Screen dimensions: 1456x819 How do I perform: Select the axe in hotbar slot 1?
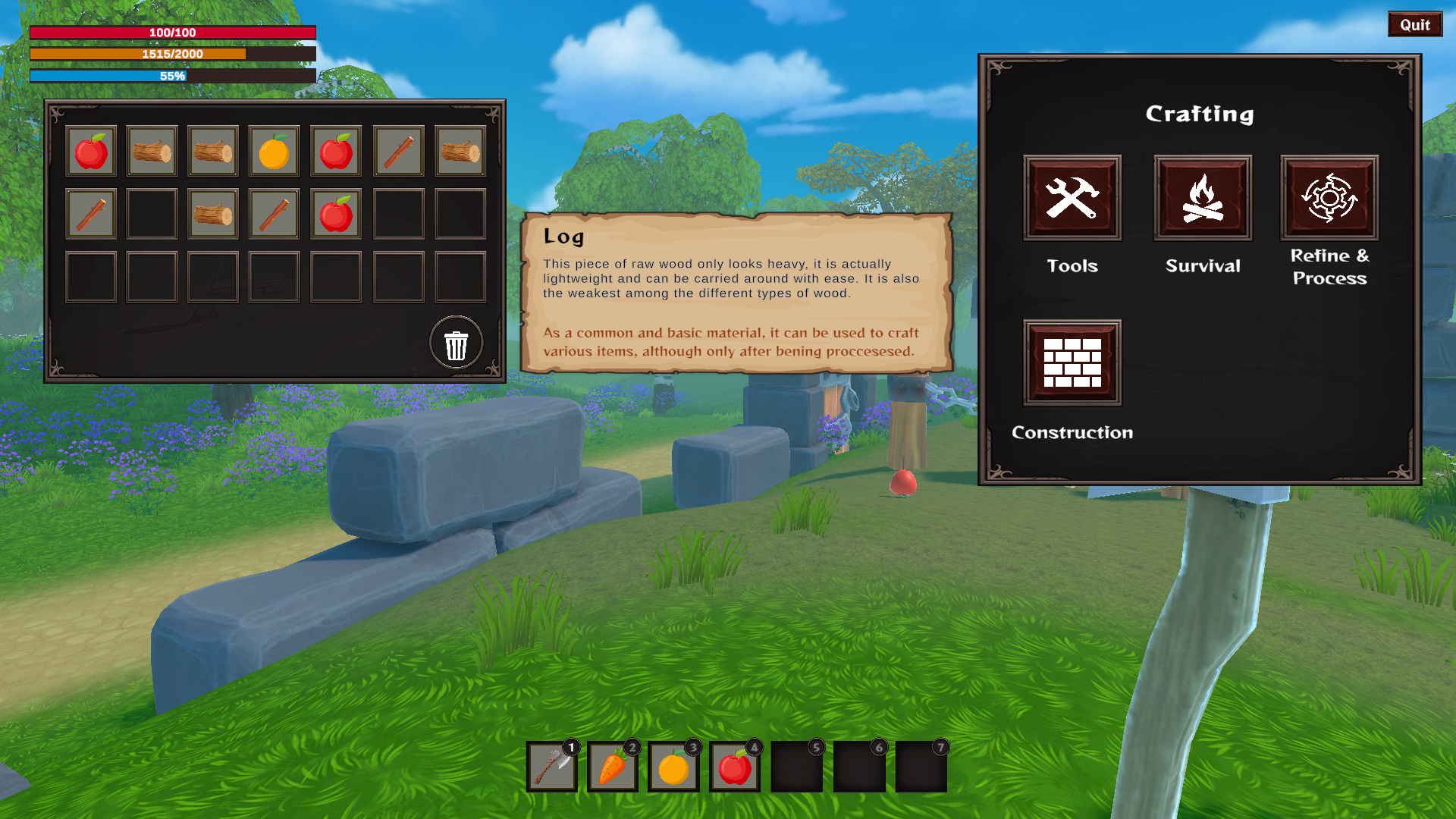(x=552, y=767)
